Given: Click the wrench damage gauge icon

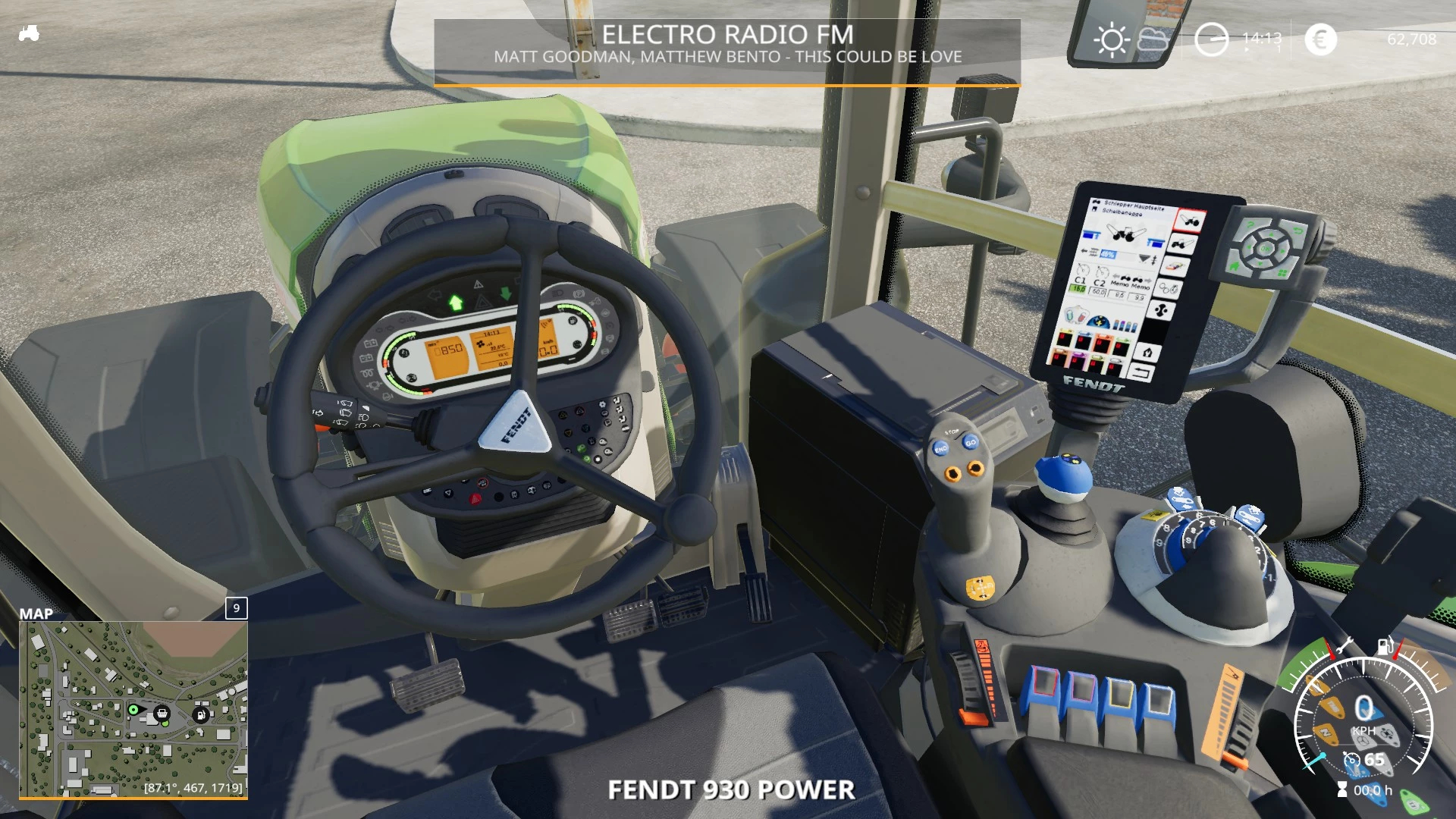Looking at the screenshot, I should [1345, 645].
